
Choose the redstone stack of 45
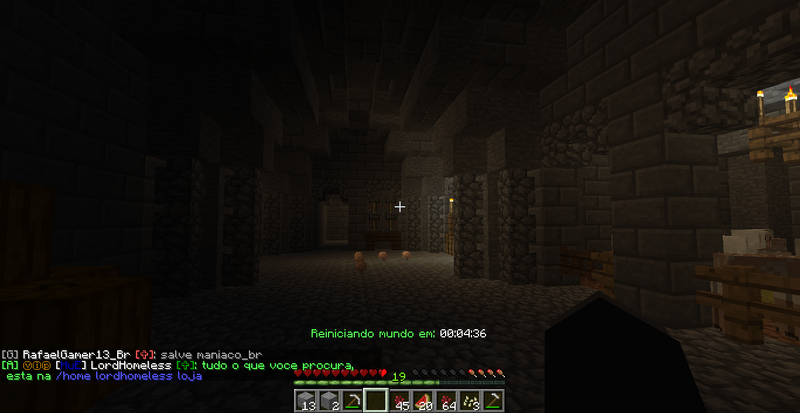[400, 401]
